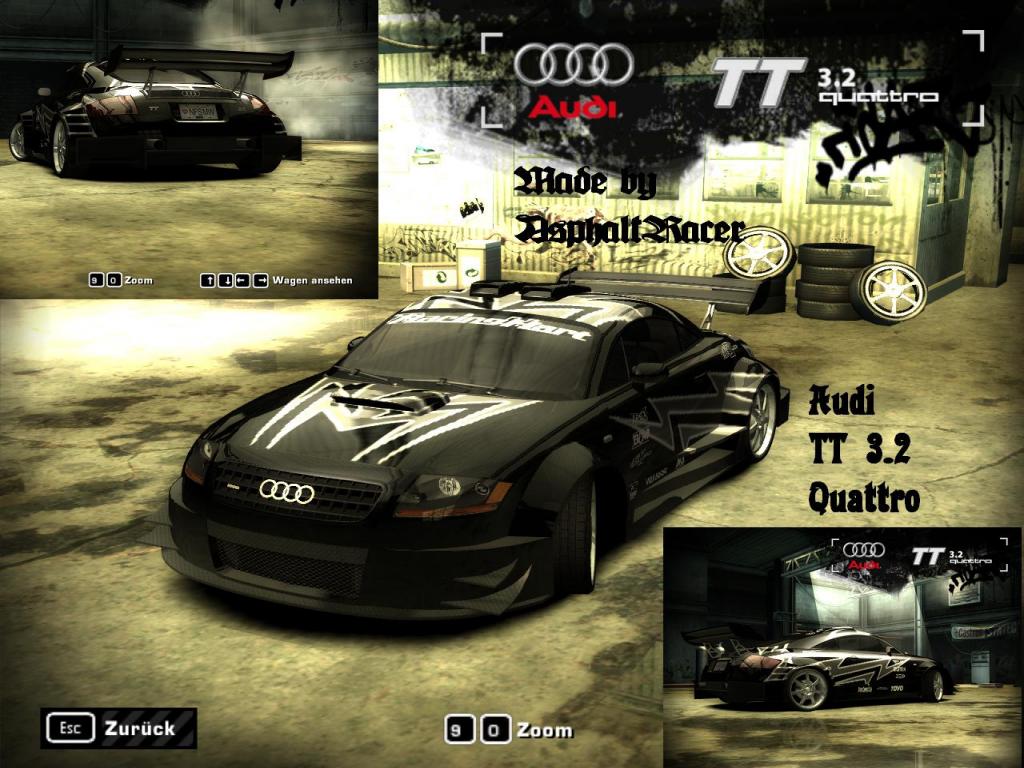Click the Zoom control below the car
This screenshot has width=1024, height=768.
(x=510, y=730)
